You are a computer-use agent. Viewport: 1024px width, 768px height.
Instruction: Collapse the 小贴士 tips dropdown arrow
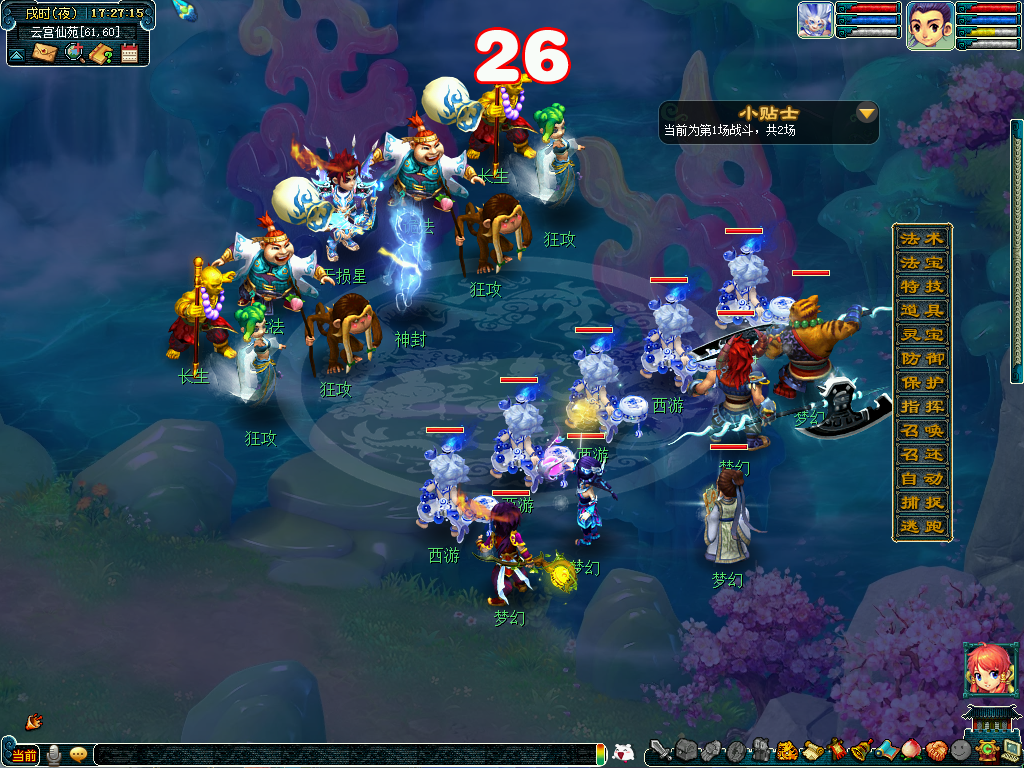tap(867, 113)
